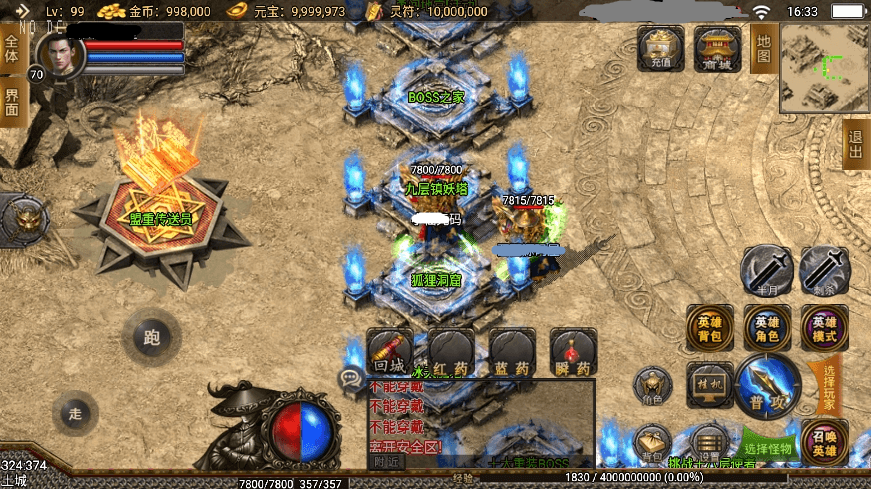Use the 回城 town scroll

[x=390, y=354]
